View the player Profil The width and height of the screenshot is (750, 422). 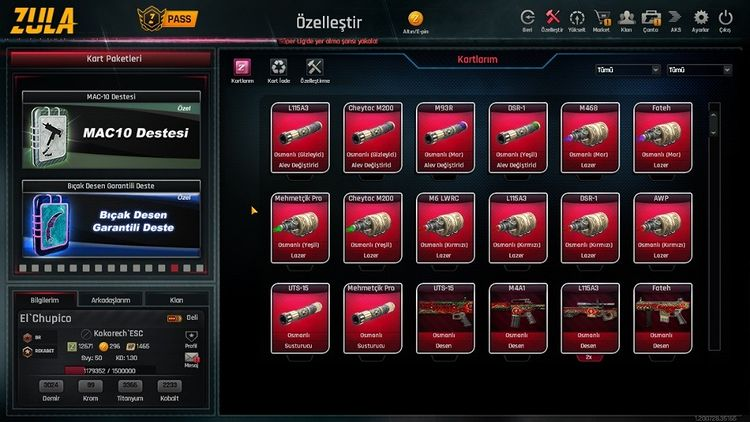pyautogui.click(x=192, y=341)
